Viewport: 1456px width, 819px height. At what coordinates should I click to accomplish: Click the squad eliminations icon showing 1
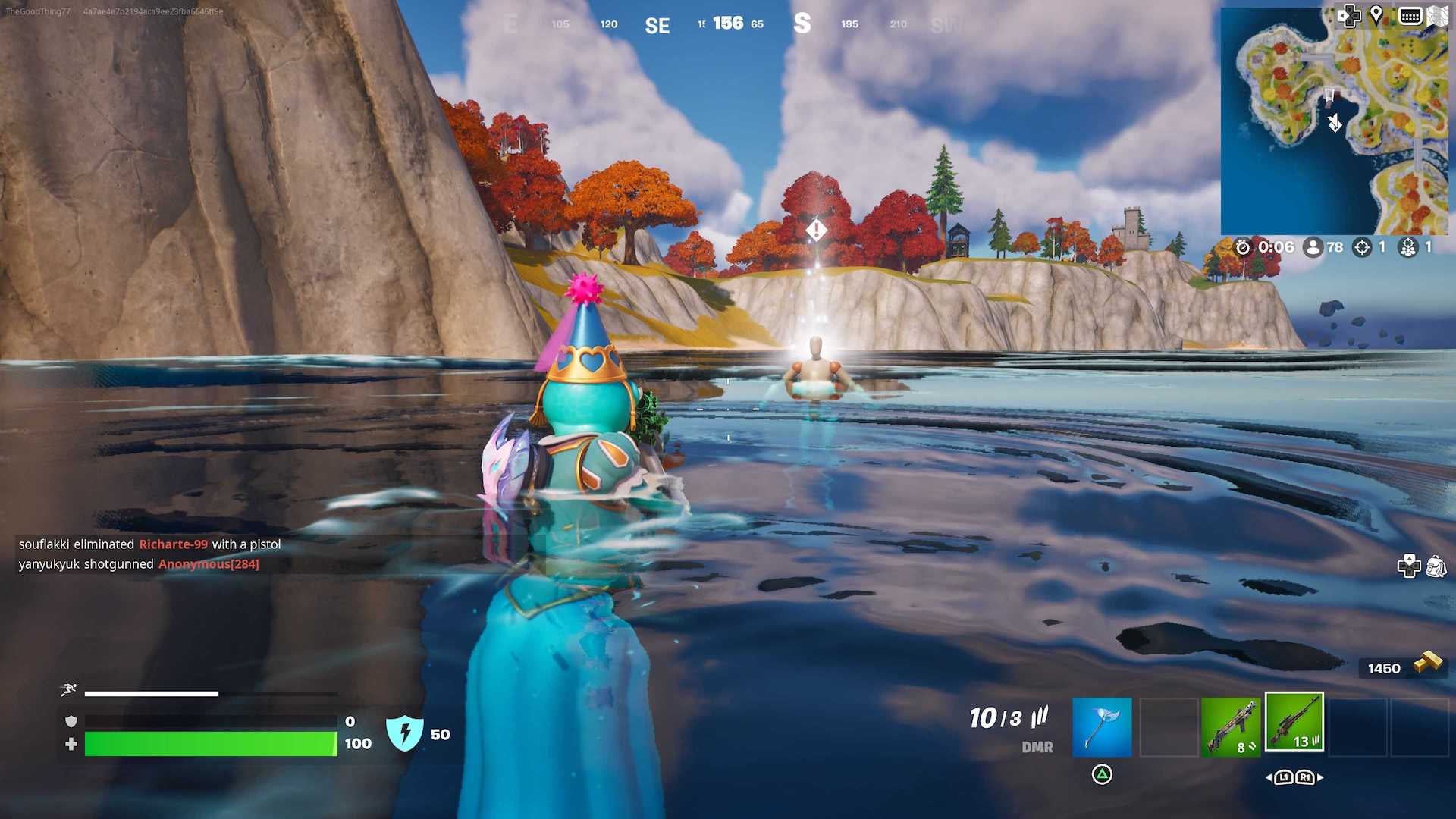1408,246
